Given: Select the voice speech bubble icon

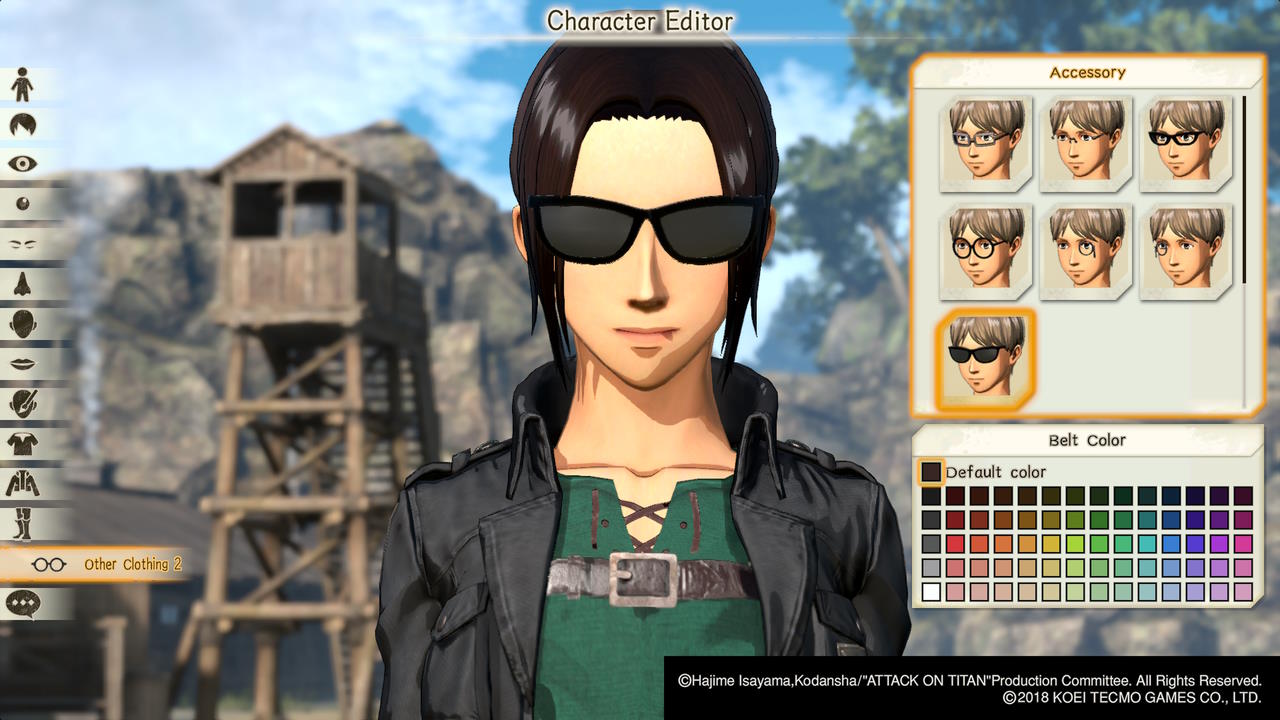Looking at the screenshot, I should tap(22, 601).
